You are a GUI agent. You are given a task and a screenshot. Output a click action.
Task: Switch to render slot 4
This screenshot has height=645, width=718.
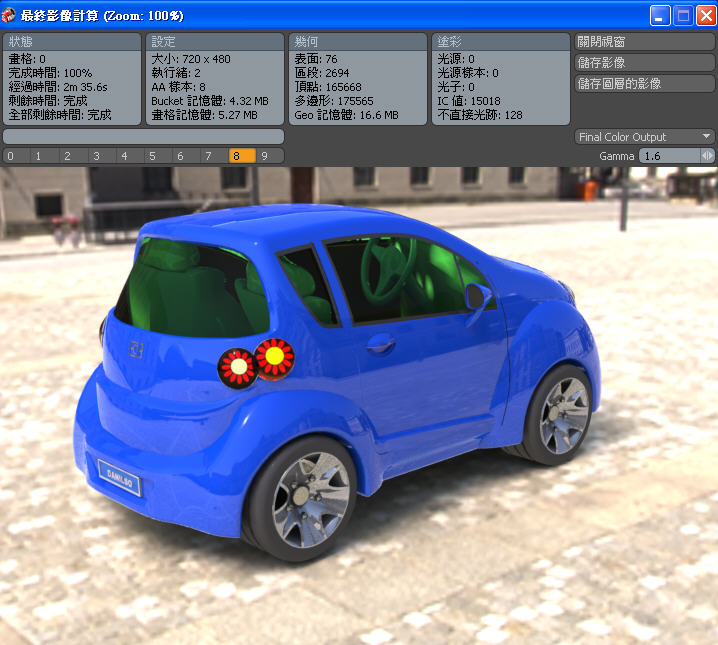[123, 156]
